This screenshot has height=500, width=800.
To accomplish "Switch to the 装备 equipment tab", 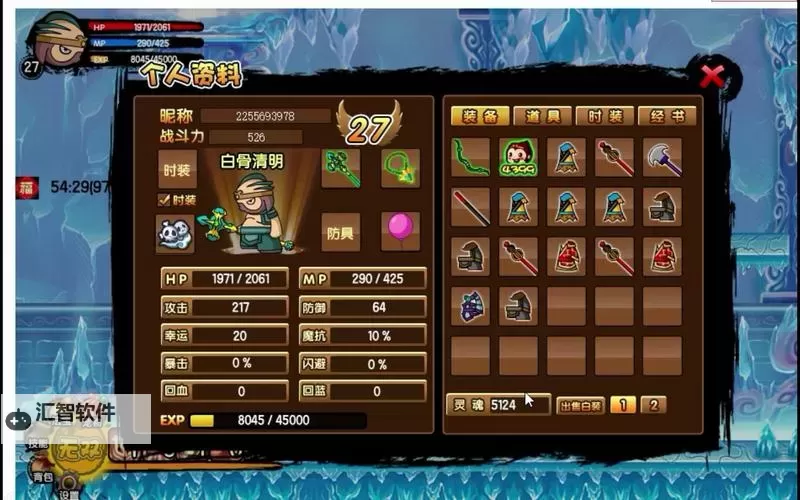I will tap(480, 116).
